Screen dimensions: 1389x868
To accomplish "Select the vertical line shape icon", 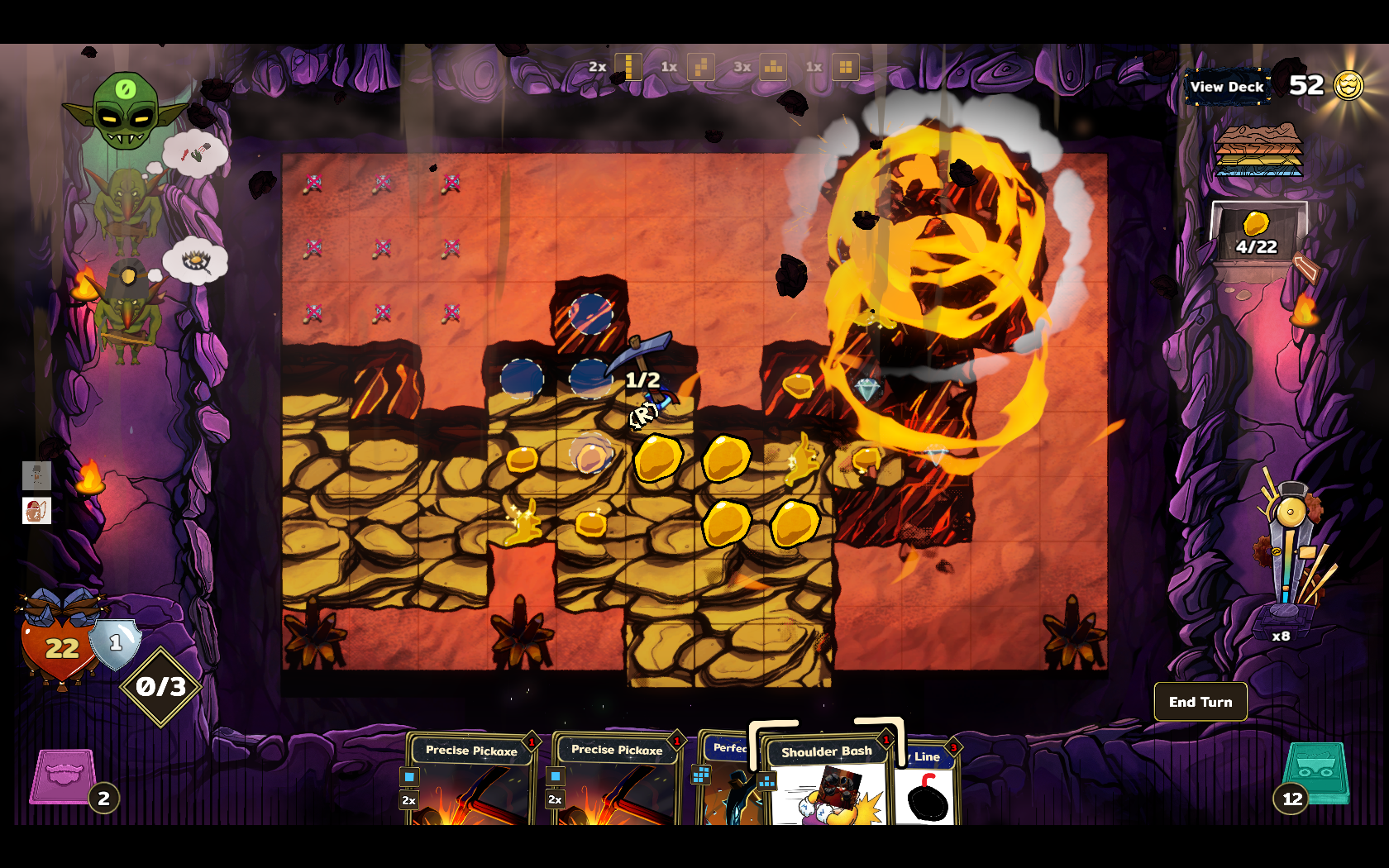I will pyautogui.click(x=628, y=67).
